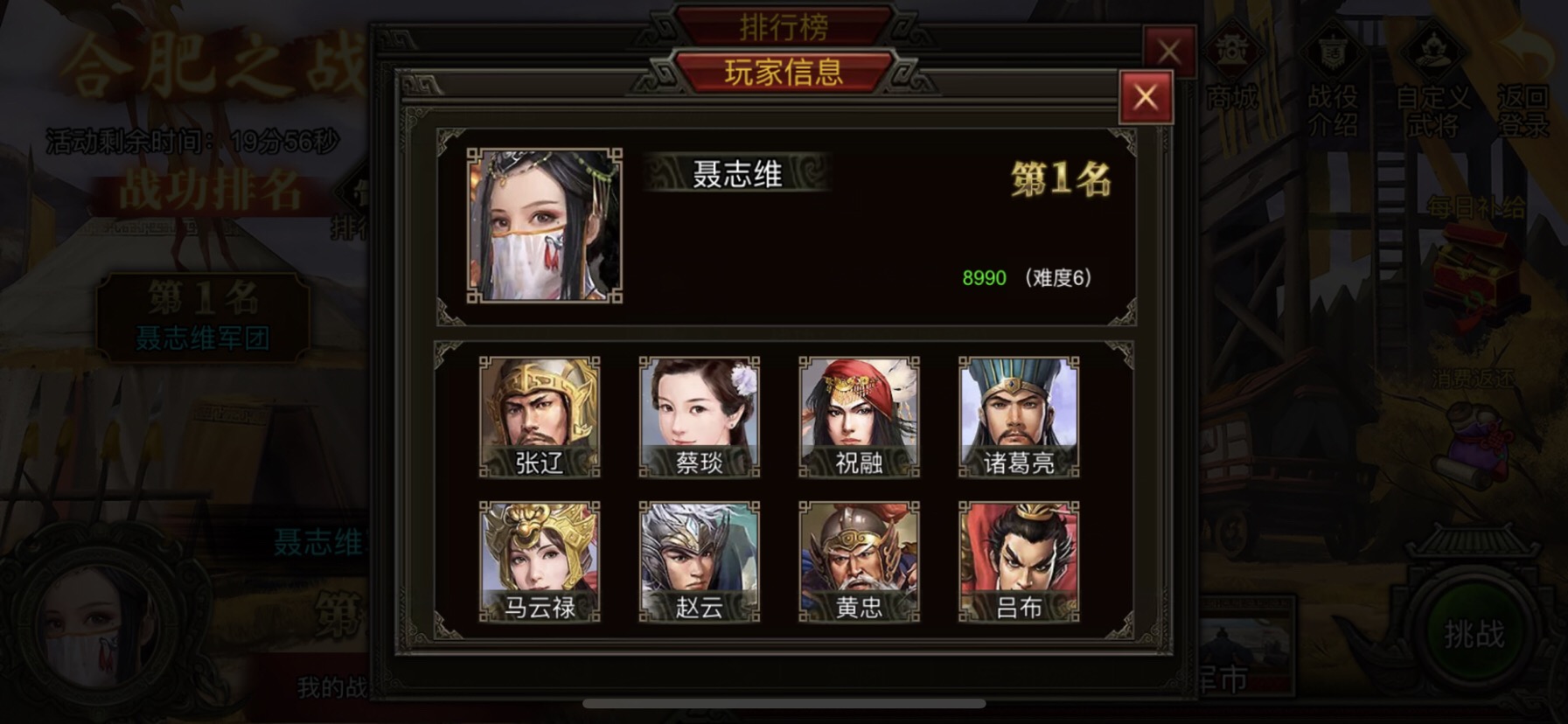This screenshot has height=724, width=1568.
Task: Select the 张辽 general portrait
Action: (540, 418)
